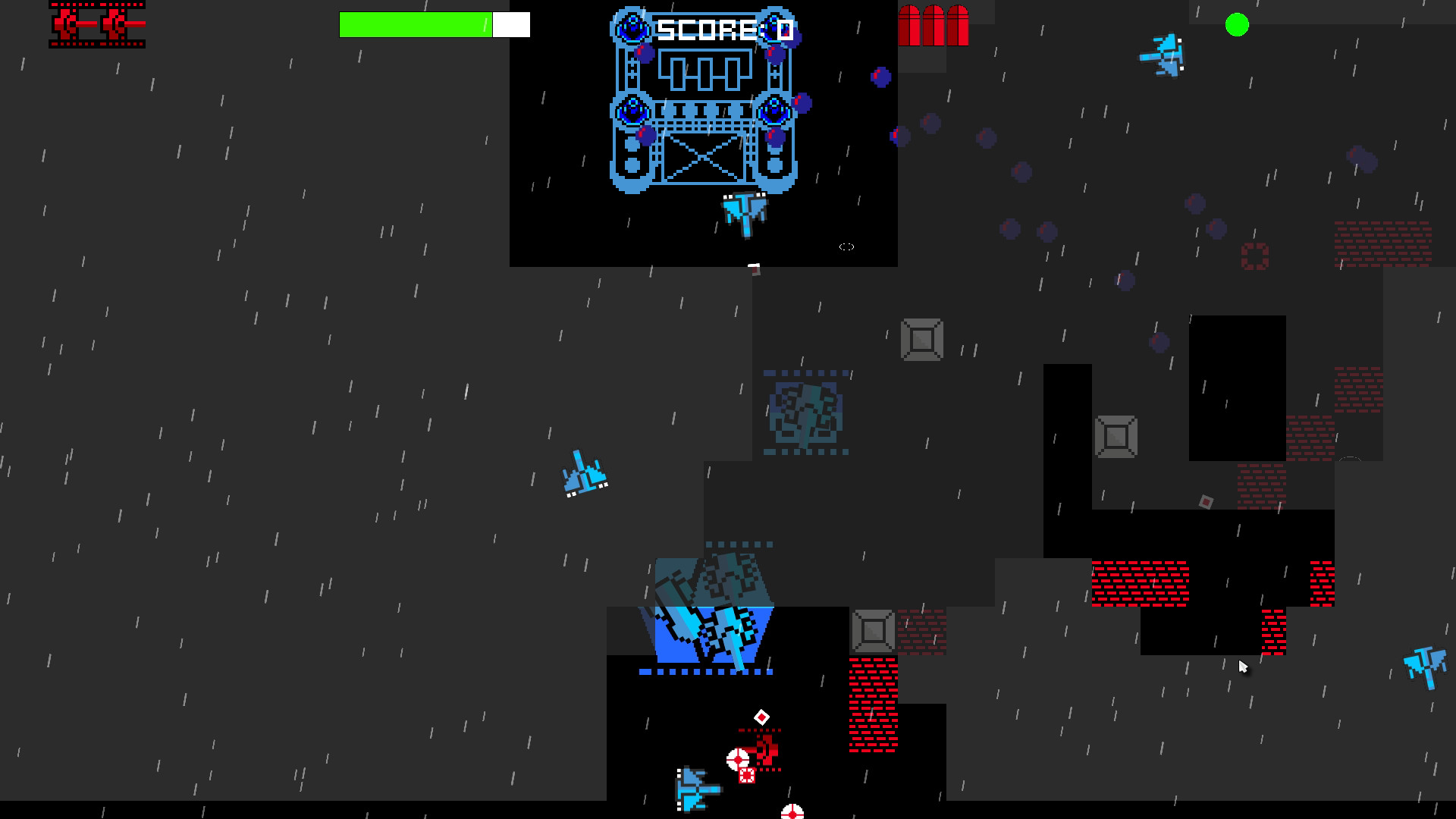The image size is (1456, 819).
Task: Click the blue ship near the bottom explosion
Action: click(x=694, y=789)
